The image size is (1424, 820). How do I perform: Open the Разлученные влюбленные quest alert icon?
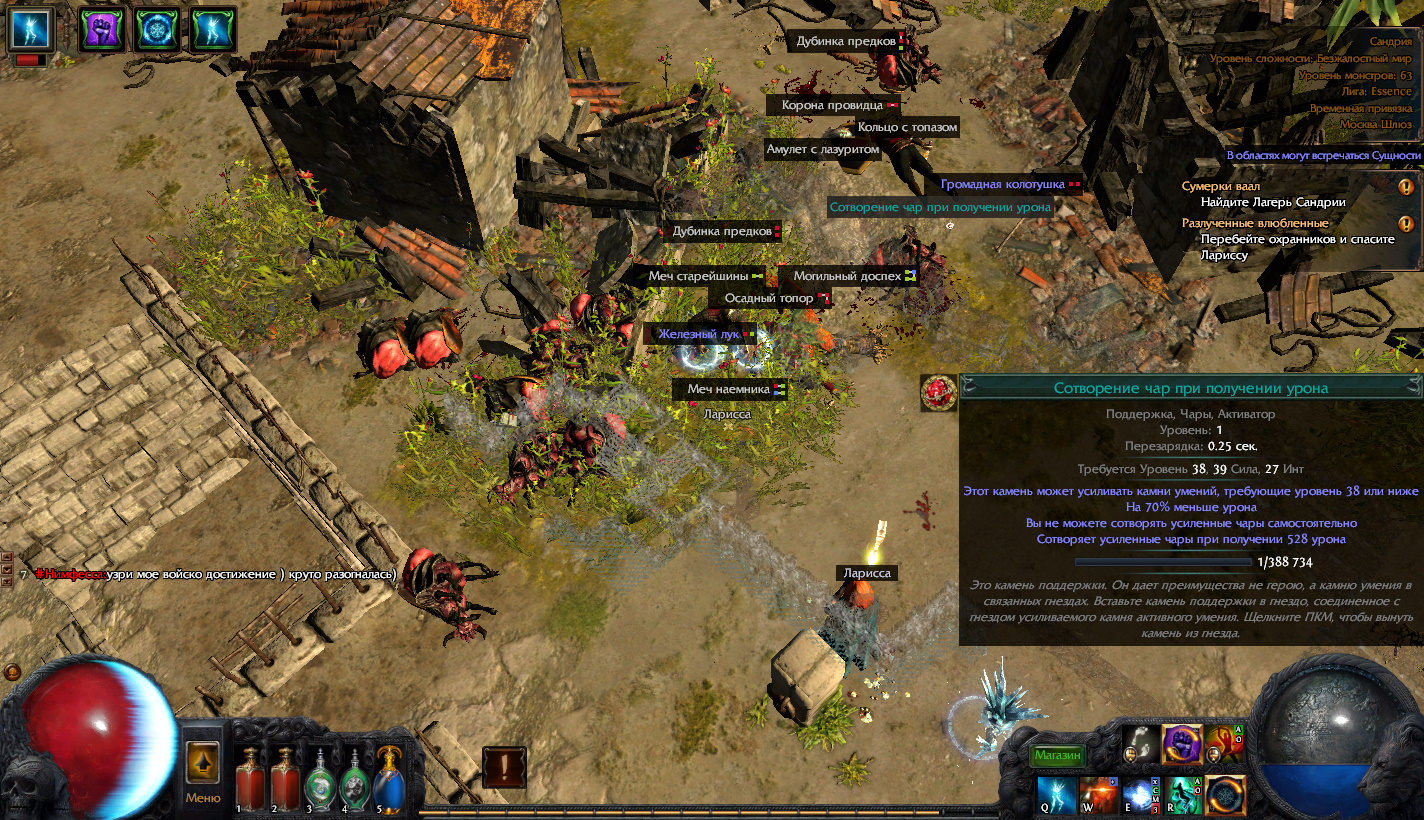tap(1406, 224)
